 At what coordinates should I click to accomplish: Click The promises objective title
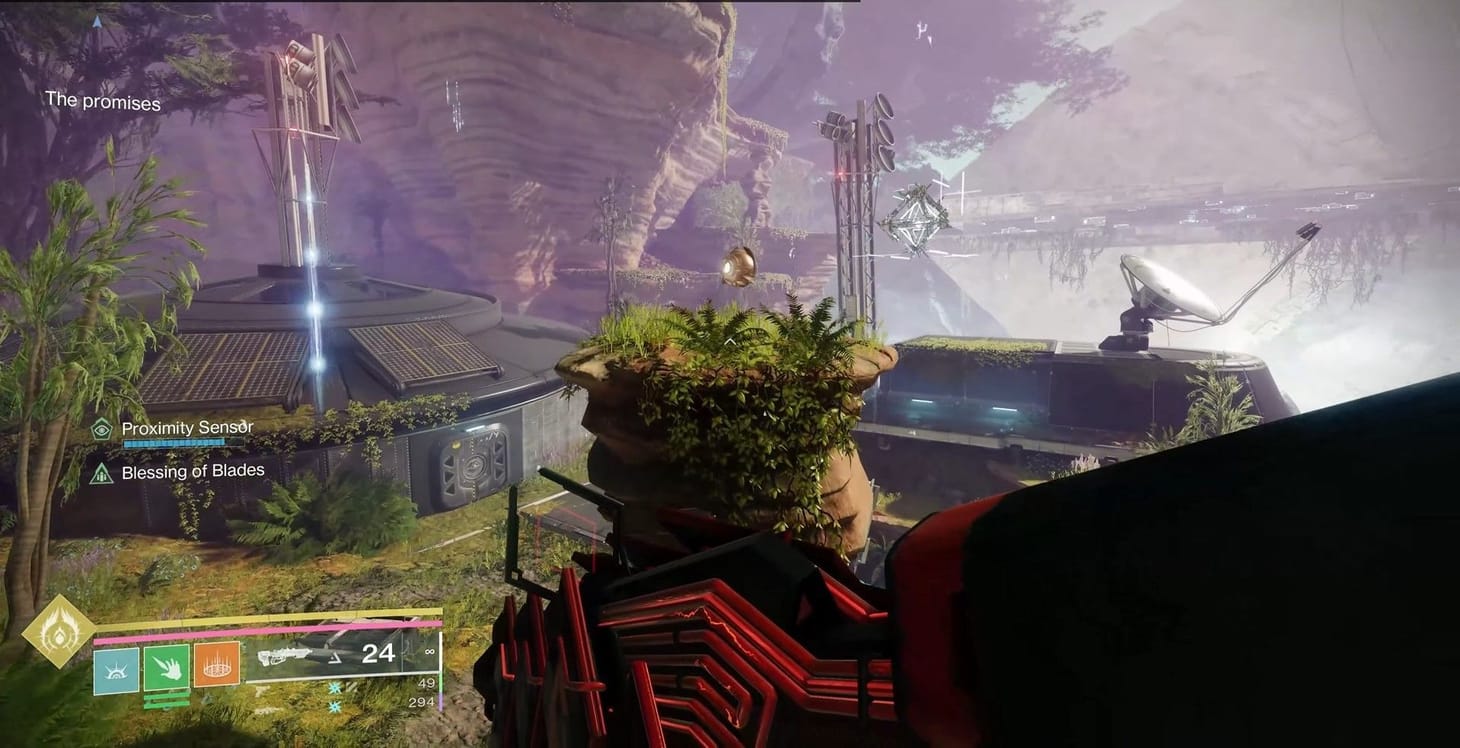102,102
